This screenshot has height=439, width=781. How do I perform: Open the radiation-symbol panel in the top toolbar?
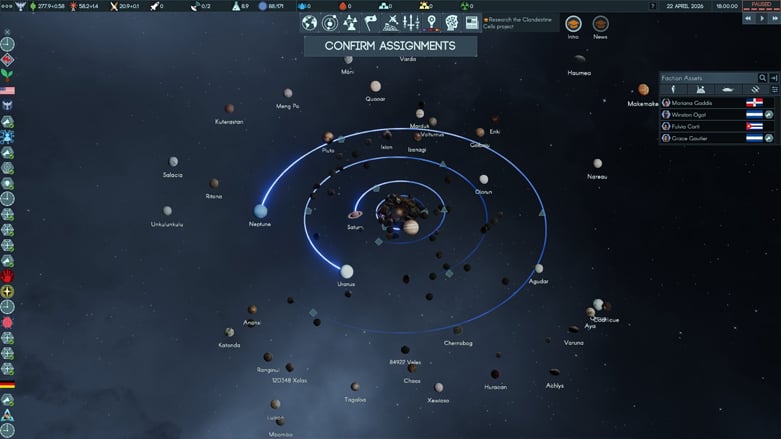click(350, 22)
